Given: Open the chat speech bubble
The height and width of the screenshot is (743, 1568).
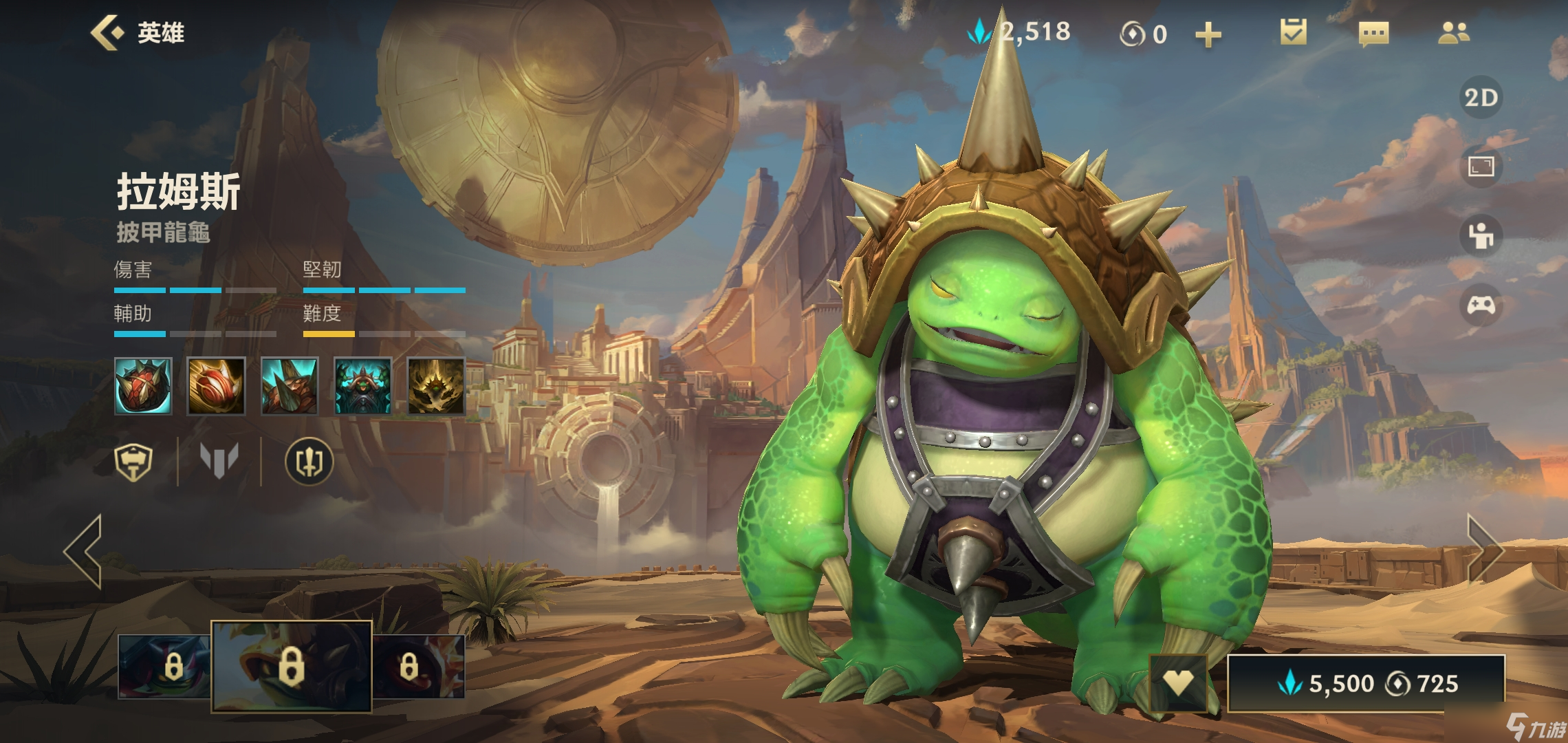Looking at the screenshot, I should [1373, 34].
